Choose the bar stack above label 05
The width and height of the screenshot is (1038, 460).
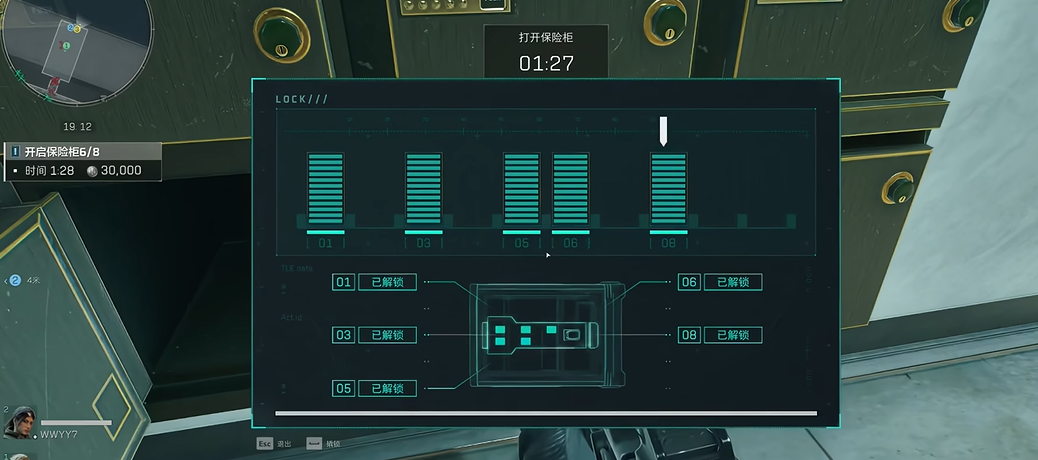tap(521, 190)
